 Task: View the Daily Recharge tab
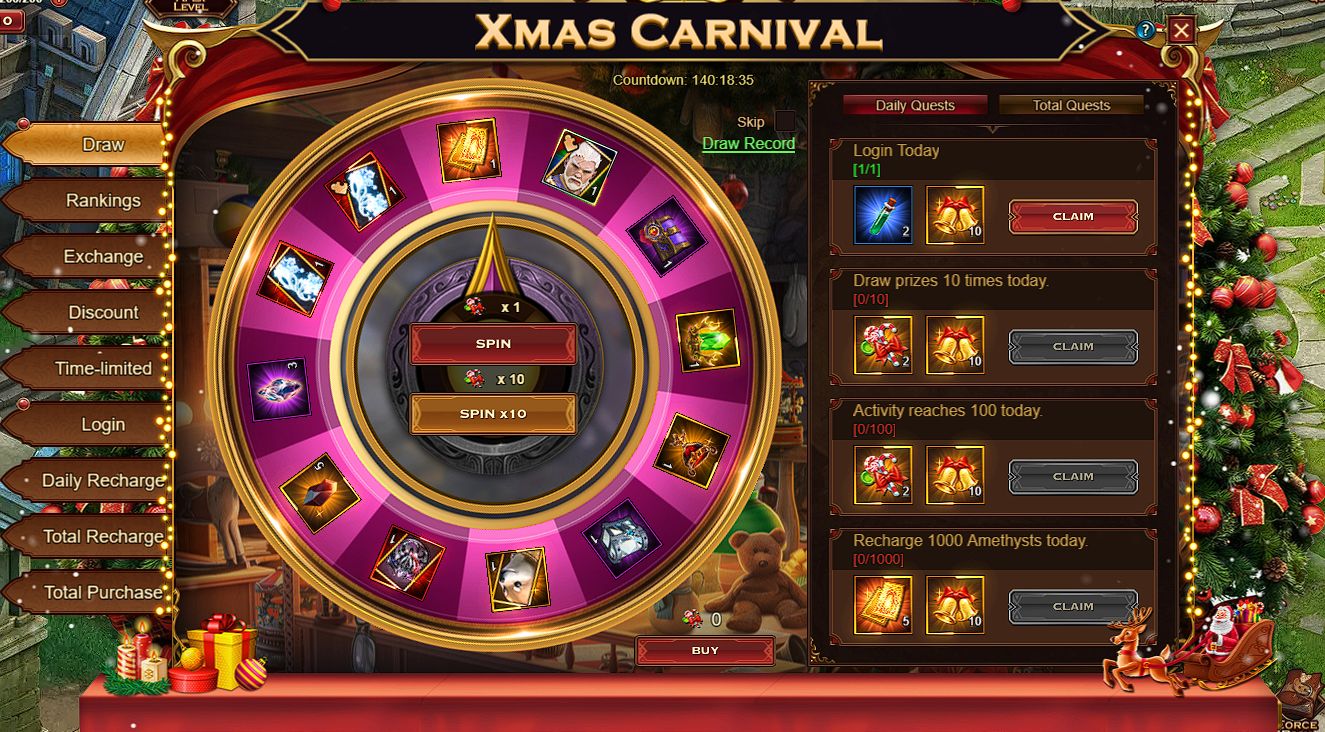coord(103,481)
